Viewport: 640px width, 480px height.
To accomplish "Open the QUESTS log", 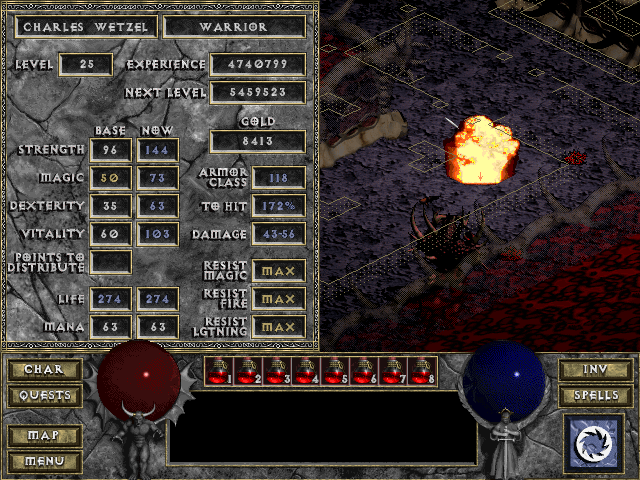I will click(45, 396).
